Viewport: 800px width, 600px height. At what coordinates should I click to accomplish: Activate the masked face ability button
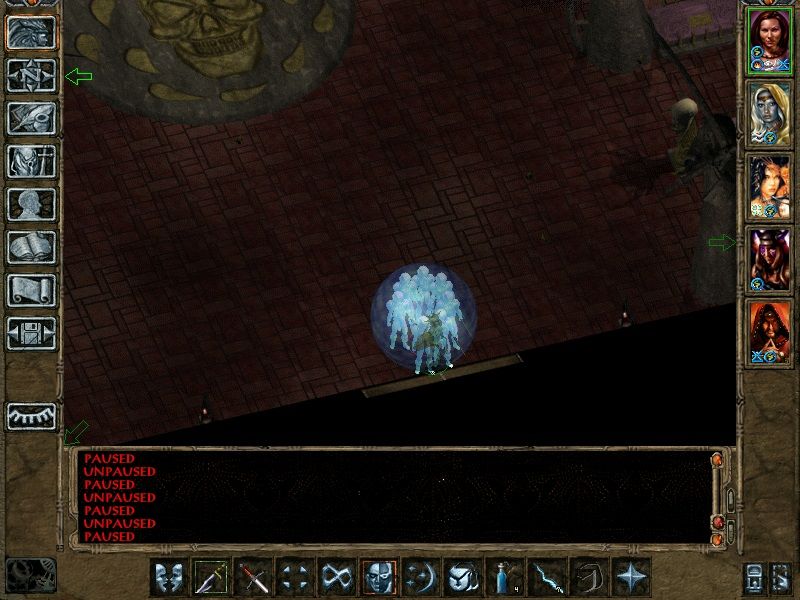click(x=379, y=577)
